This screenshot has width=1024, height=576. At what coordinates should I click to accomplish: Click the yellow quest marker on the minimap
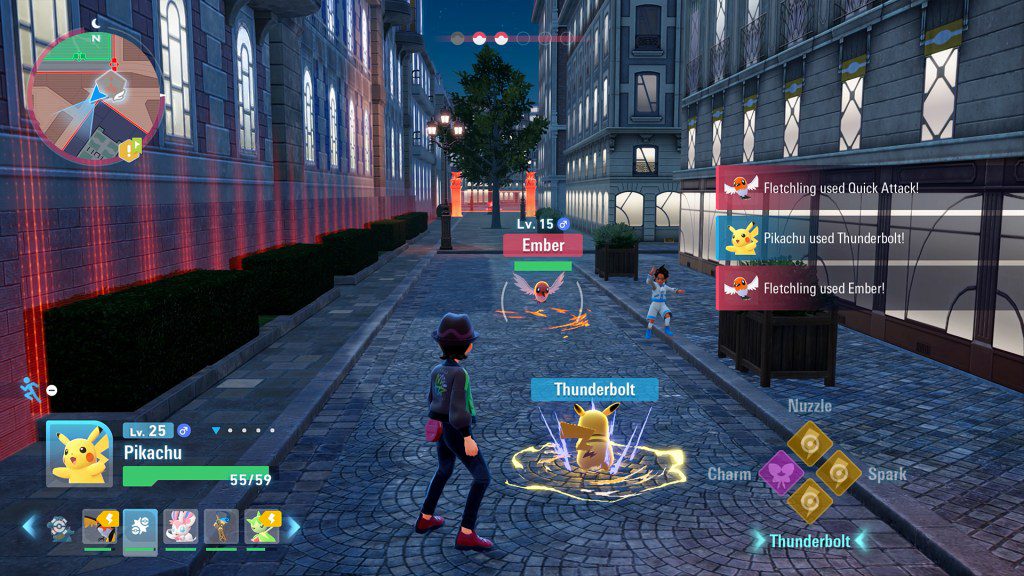pyautogui.click(x=130, y=149)
